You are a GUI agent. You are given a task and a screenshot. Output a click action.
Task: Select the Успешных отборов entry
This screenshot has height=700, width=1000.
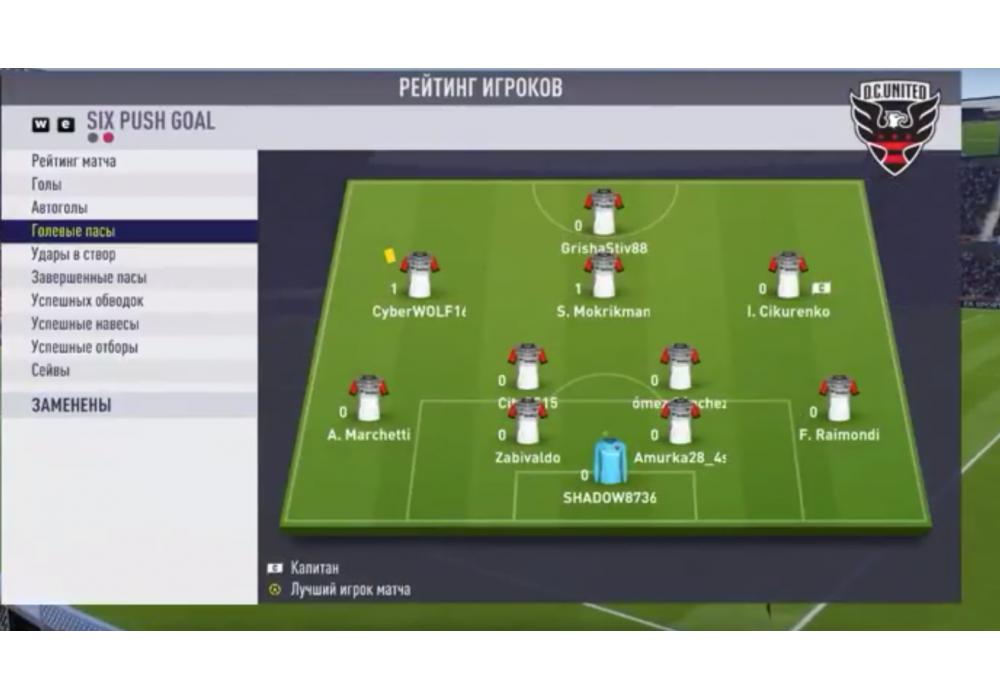point(84,347)
